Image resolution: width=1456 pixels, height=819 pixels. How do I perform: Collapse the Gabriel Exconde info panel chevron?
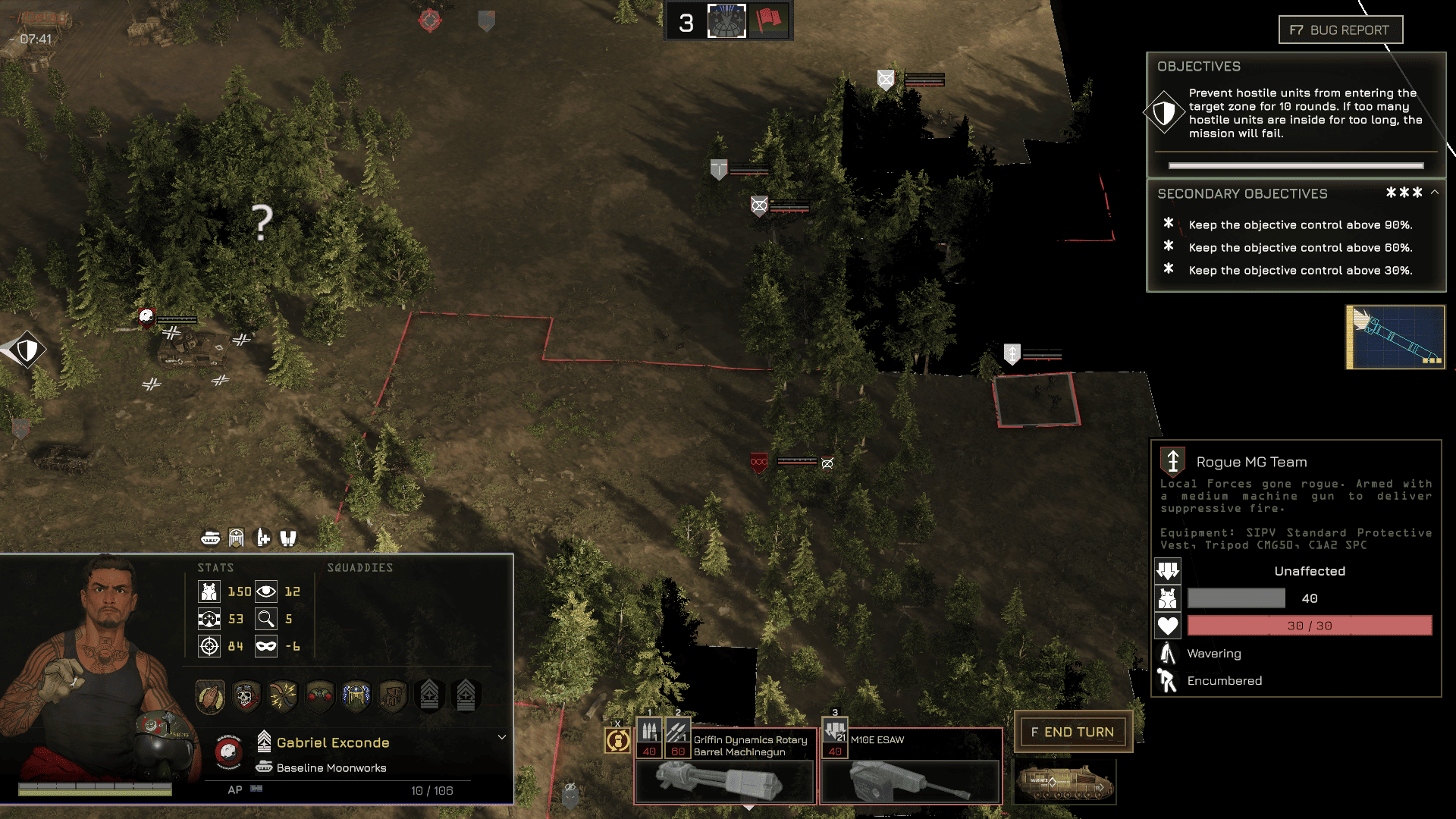(501, 736)
